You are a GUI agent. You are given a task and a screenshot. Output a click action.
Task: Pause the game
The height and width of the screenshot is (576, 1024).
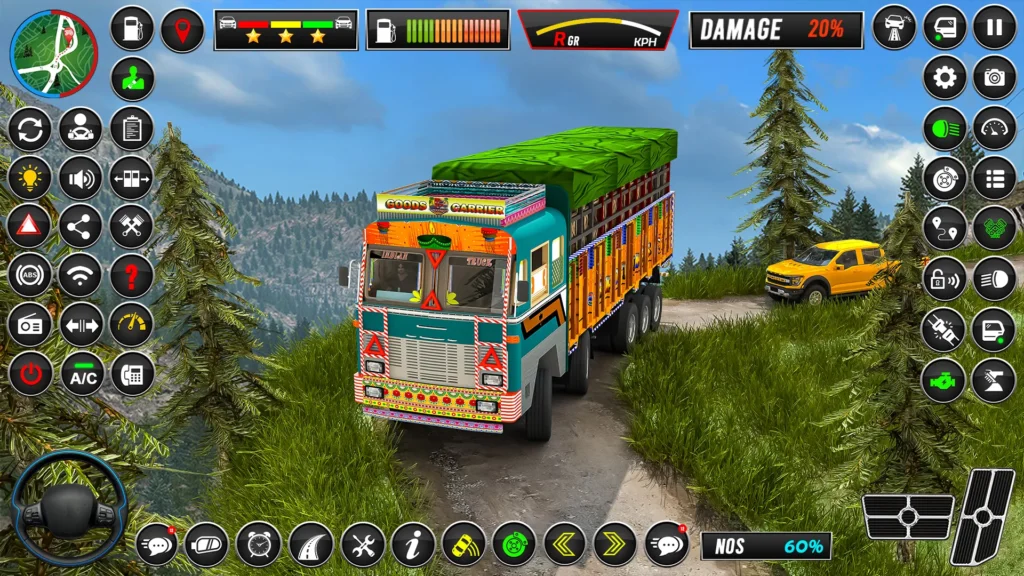pyautogui.click(x=994, y=27)
